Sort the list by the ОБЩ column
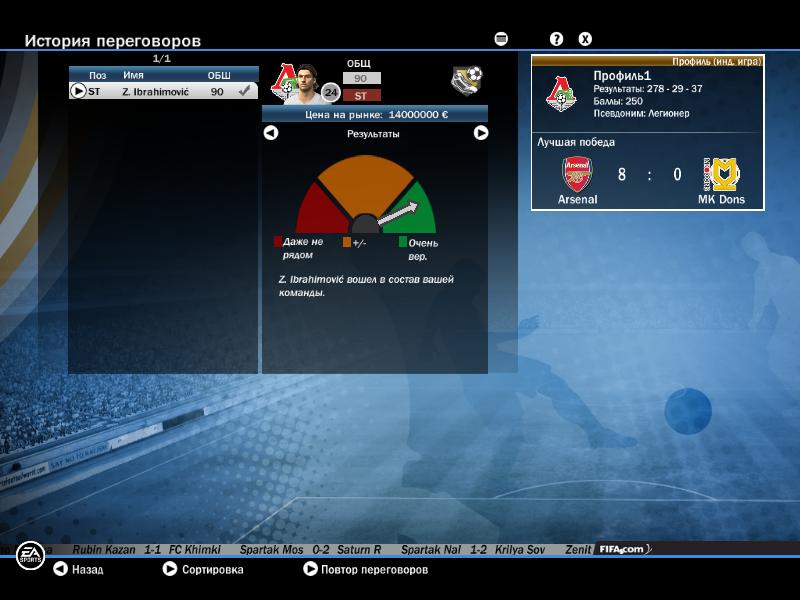 [218, 75]
